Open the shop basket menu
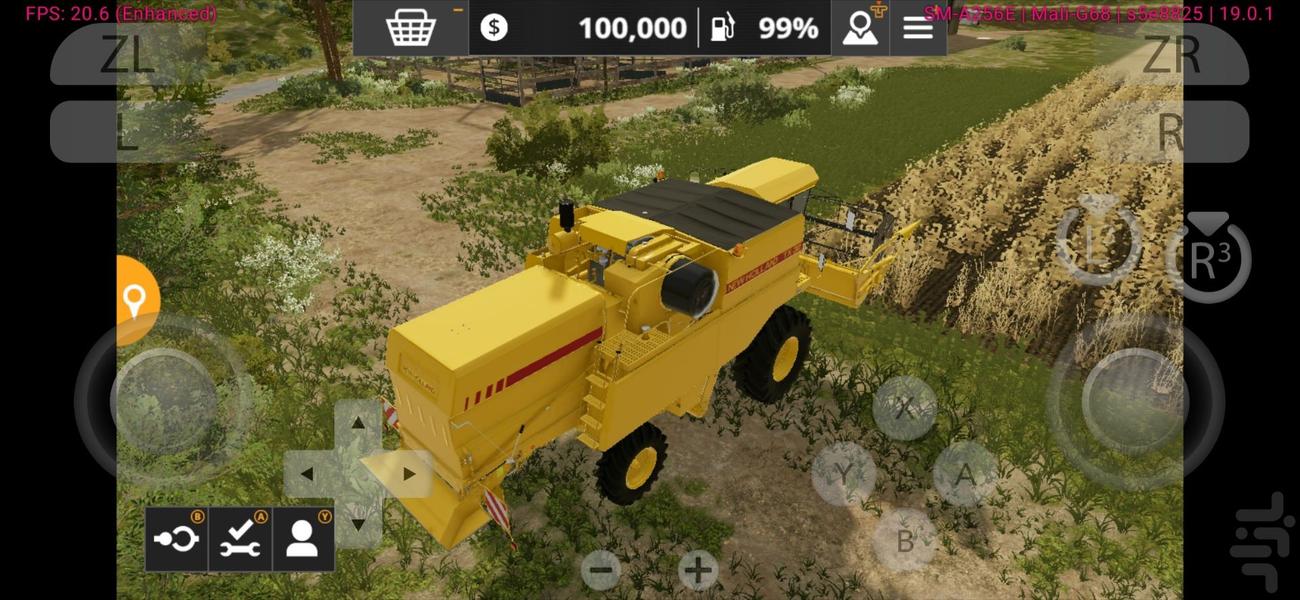This screenshot has width=1300, height=600. [411, 28]
